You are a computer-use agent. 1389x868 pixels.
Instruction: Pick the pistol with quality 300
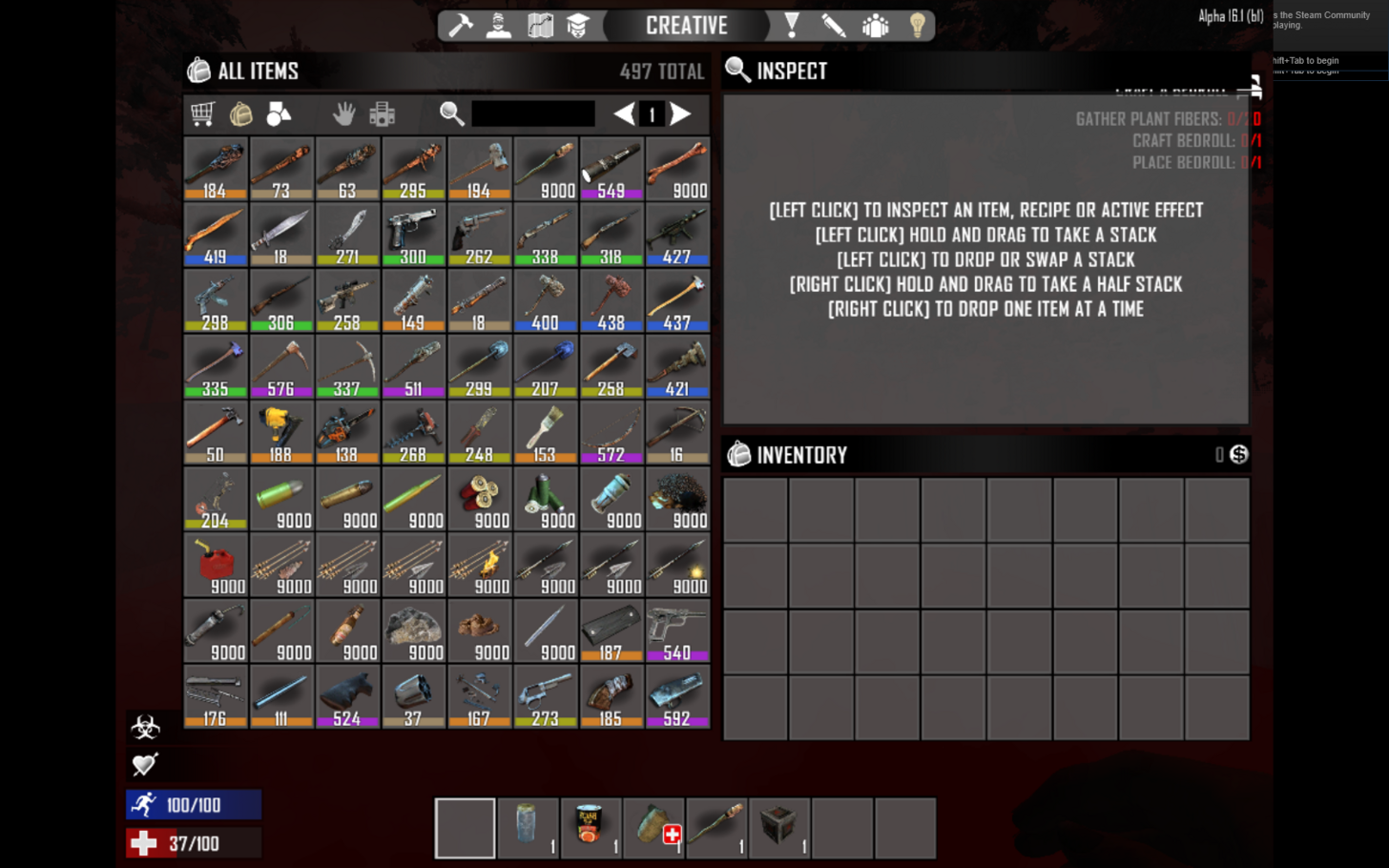(x=413, y=234)
